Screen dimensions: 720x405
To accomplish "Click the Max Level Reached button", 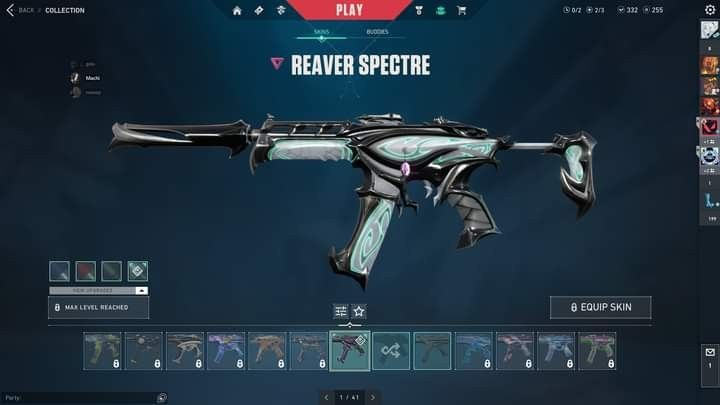I will coord(98,307).
